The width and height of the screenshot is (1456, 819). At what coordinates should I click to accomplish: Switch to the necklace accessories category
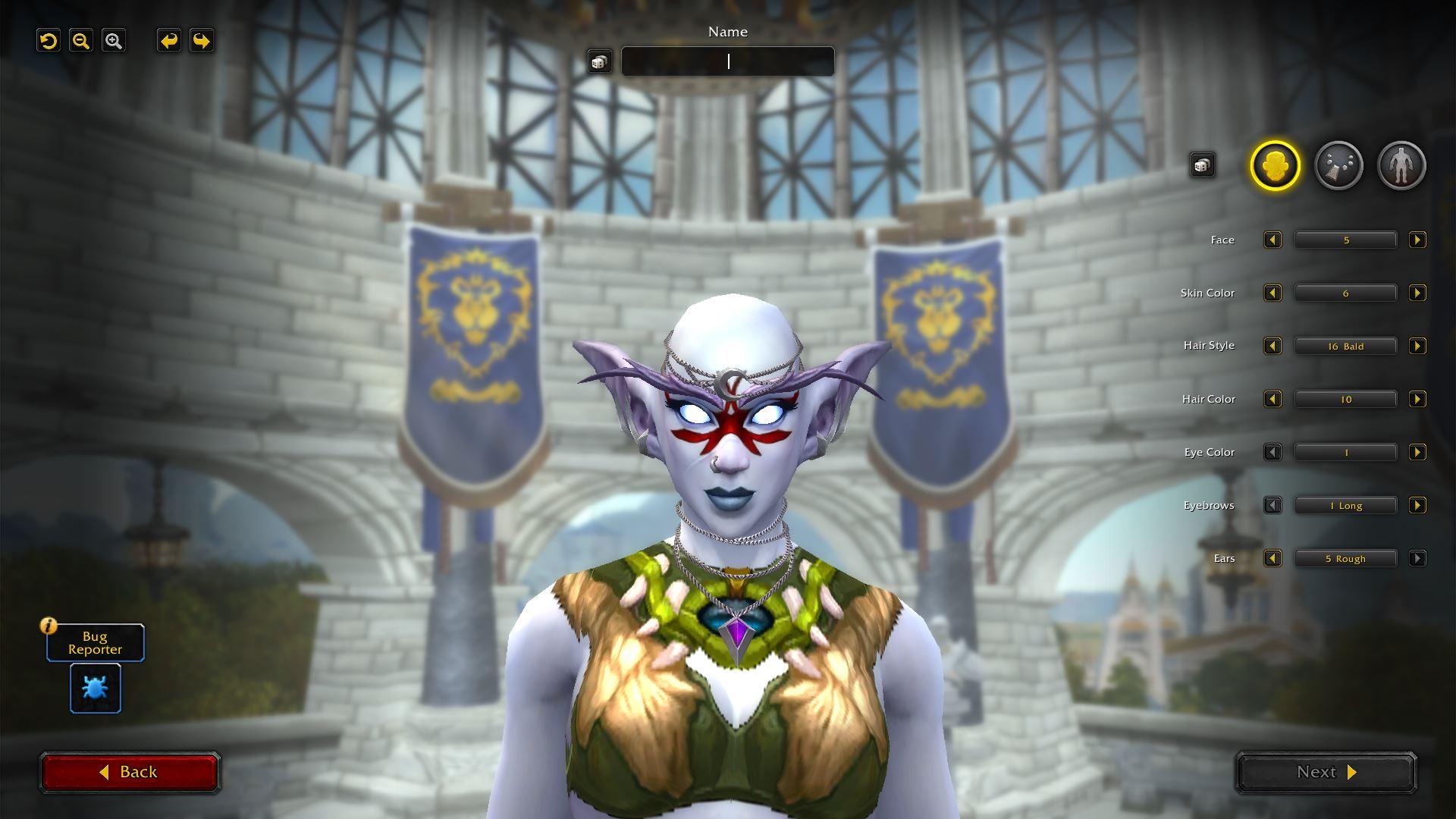click(x=1338, y=165)
